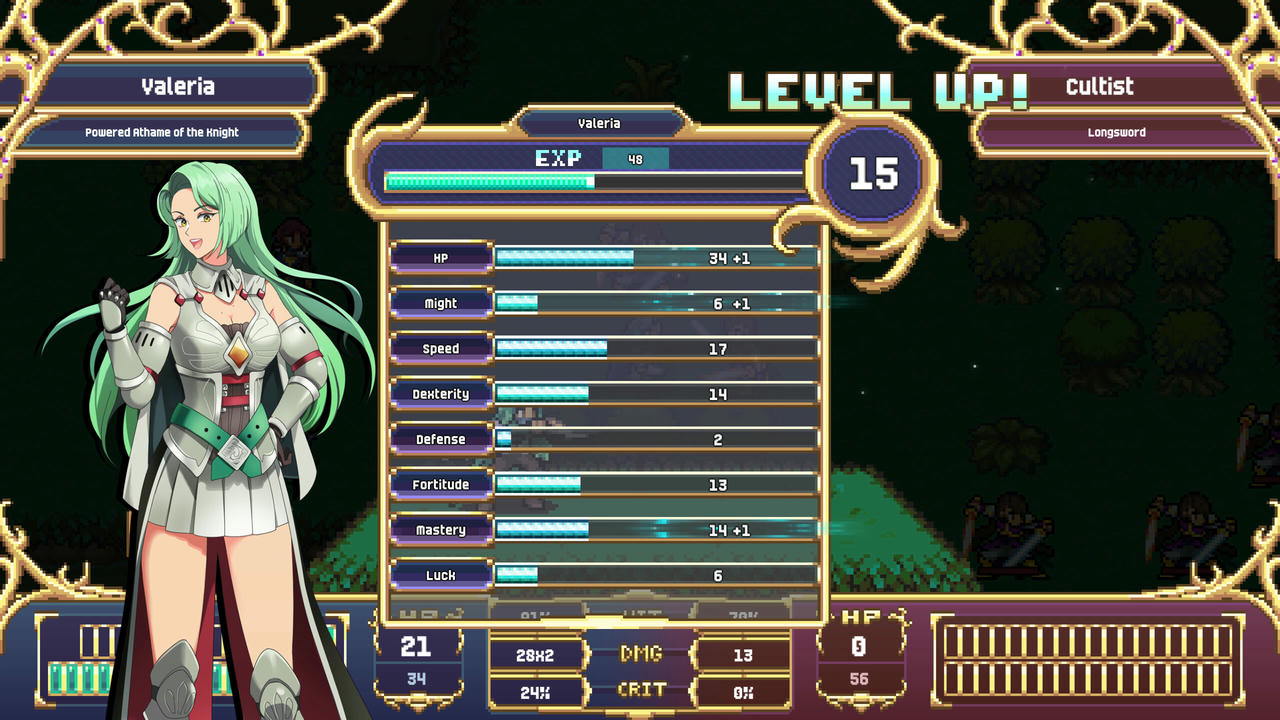Click the Defense stat badge

pyautogui.click(x=440, y=439)
